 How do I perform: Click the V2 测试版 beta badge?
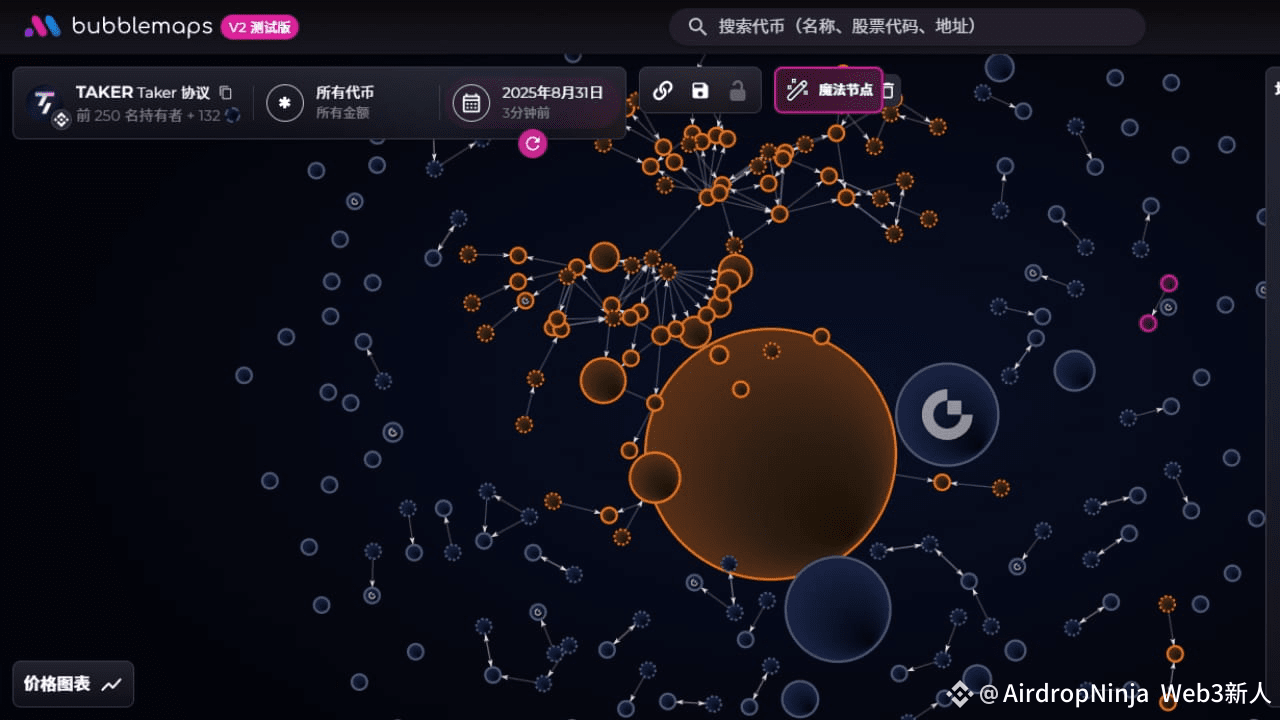pos(260,27)
